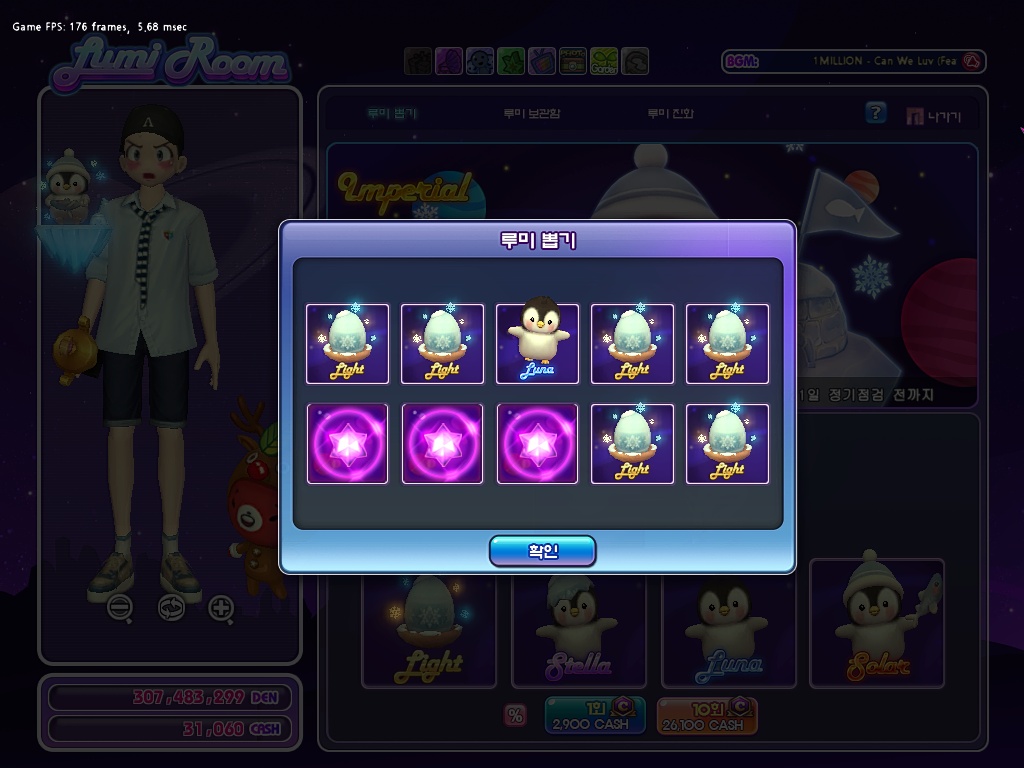Open the Garden icon in top bar
Screen dimensions: 1024x768
(604, 62)
